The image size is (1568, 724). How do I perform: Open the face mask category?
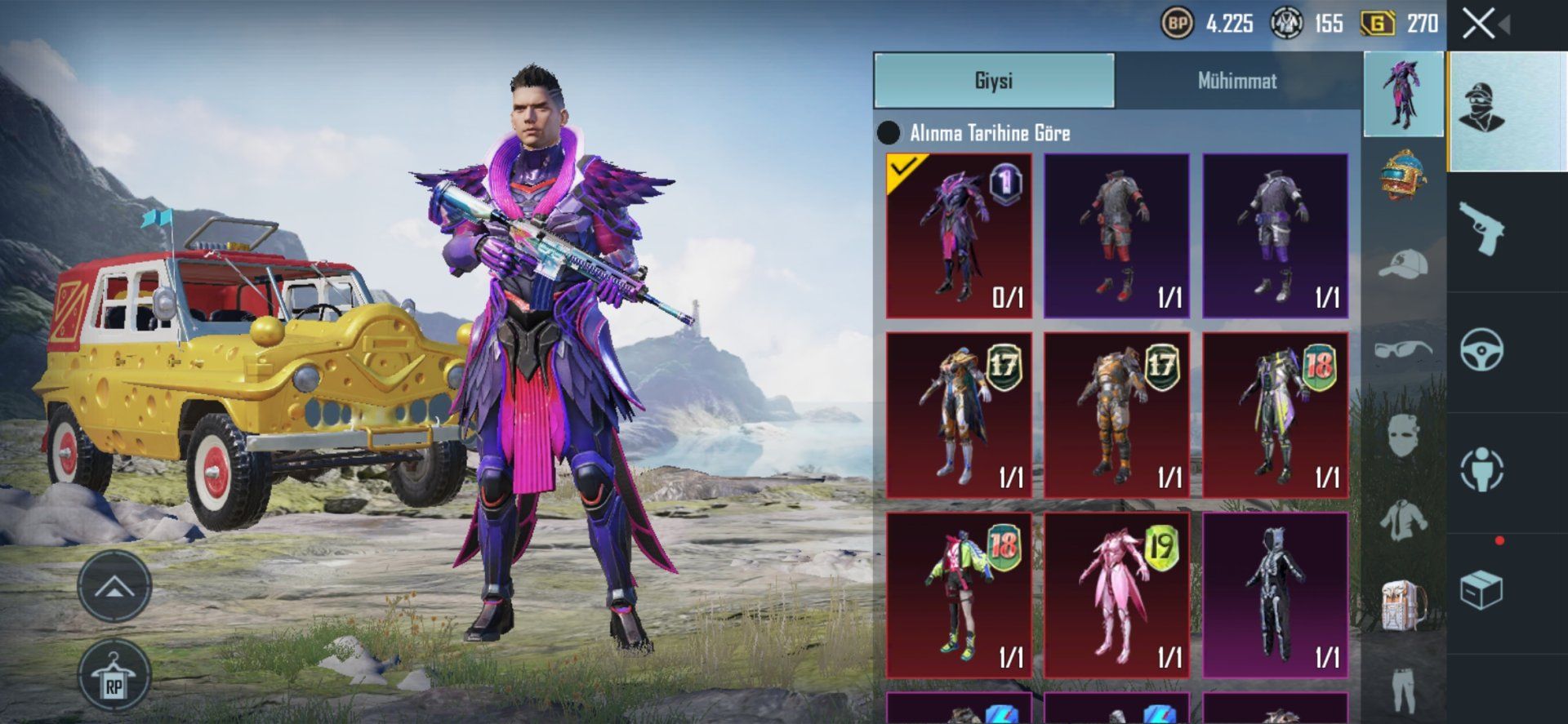click(1404, 435)
